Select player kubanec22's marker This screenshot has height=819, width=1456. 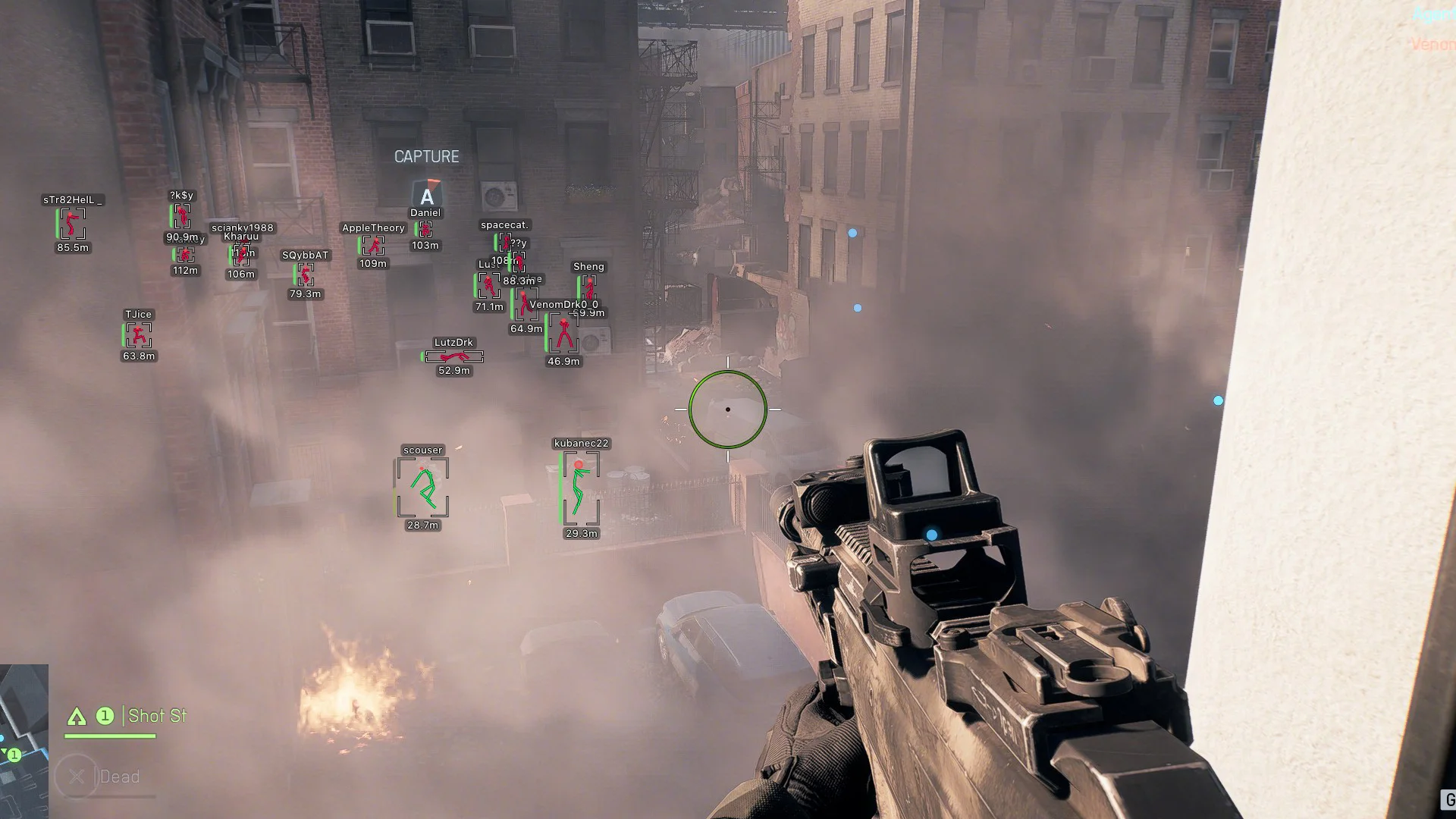click(580, 488)
